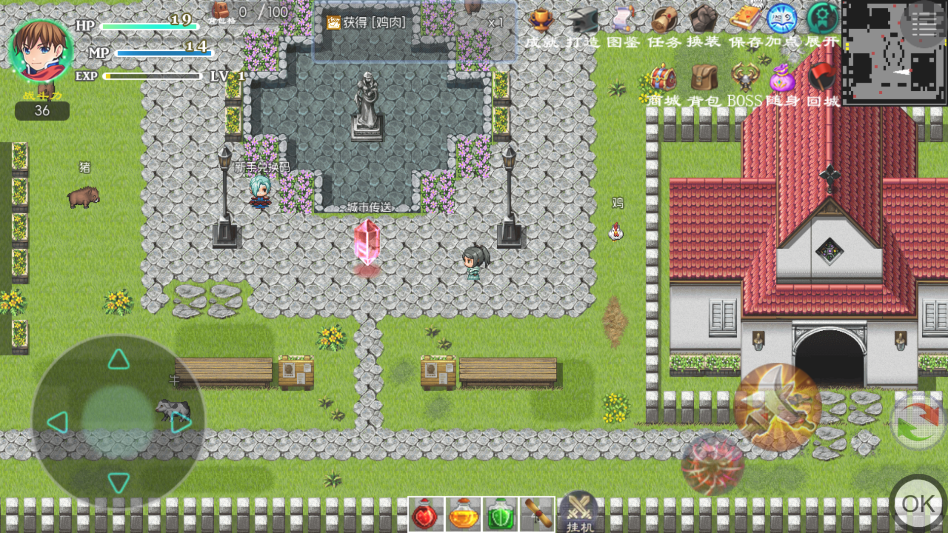Use the green potion hotbar slot
This screenshot has width=948, height=533.
click(501, 515)
